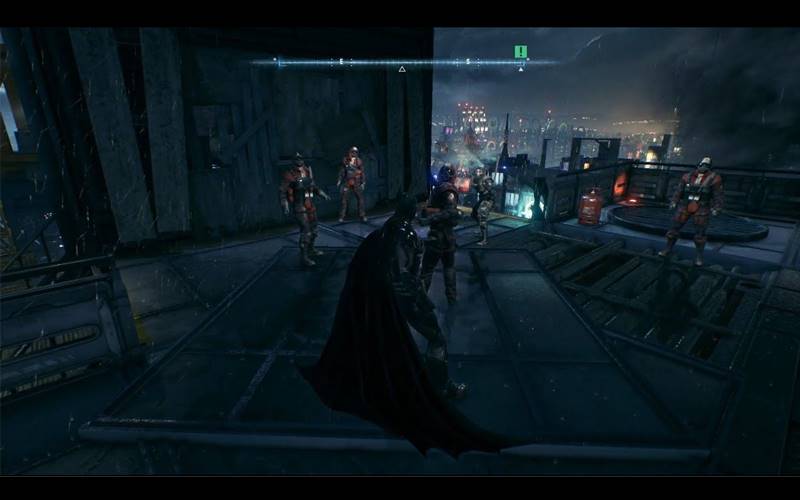Viewport: 800px width, 500px height.
Task: Click the green exclamation objective marker
Action: tap(520, 51)
